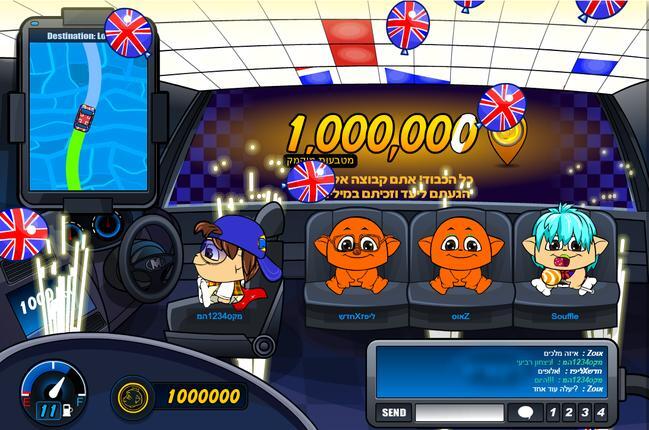
Task: Select player Souffle's seat
Action: coord(565,268)
